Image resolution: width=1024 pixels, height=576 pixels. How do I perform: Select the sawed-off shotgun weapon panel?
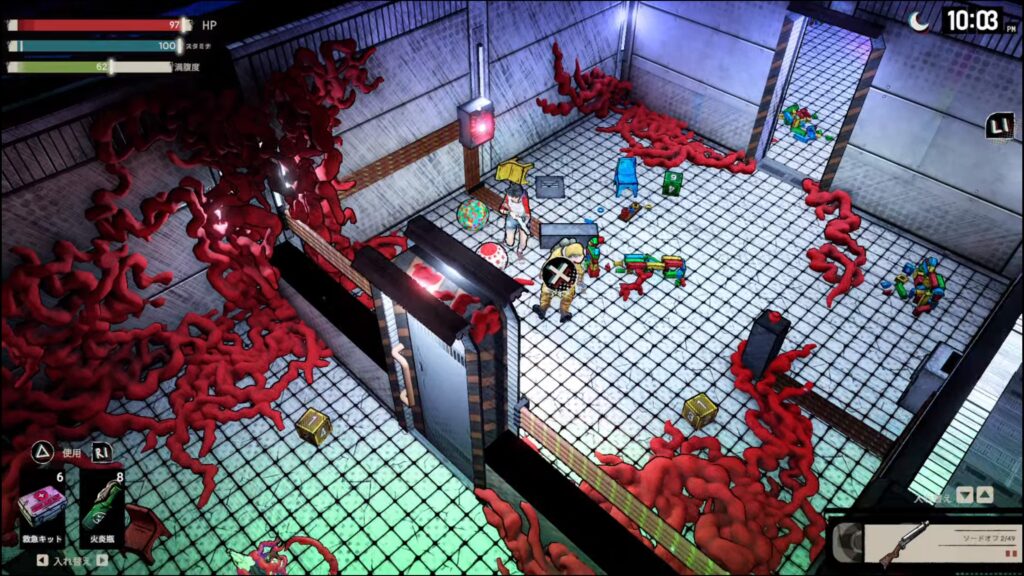click(930, 543)
